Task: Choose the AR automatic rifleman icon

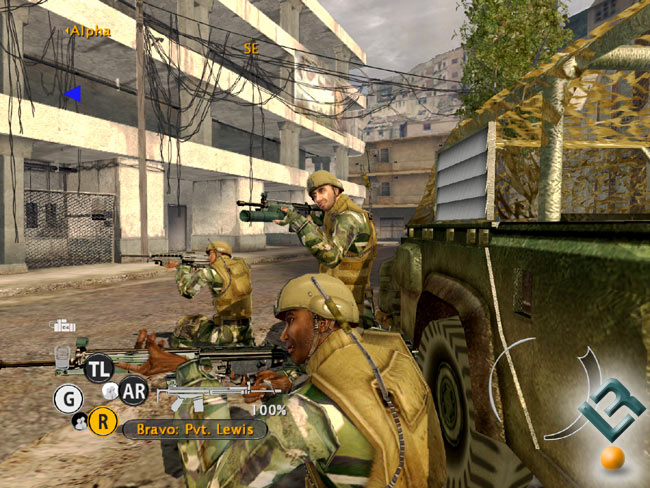Action: pos(133,390)
